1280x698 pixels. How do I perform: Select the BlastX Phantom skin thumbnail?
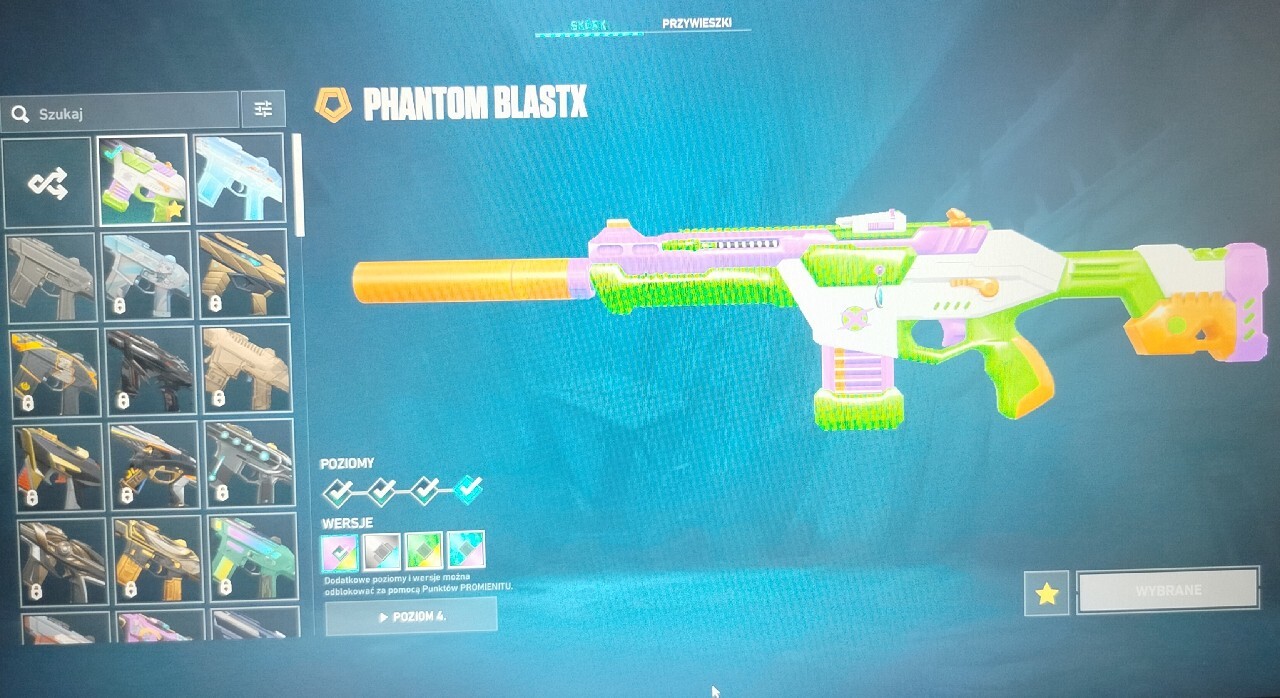143,180
